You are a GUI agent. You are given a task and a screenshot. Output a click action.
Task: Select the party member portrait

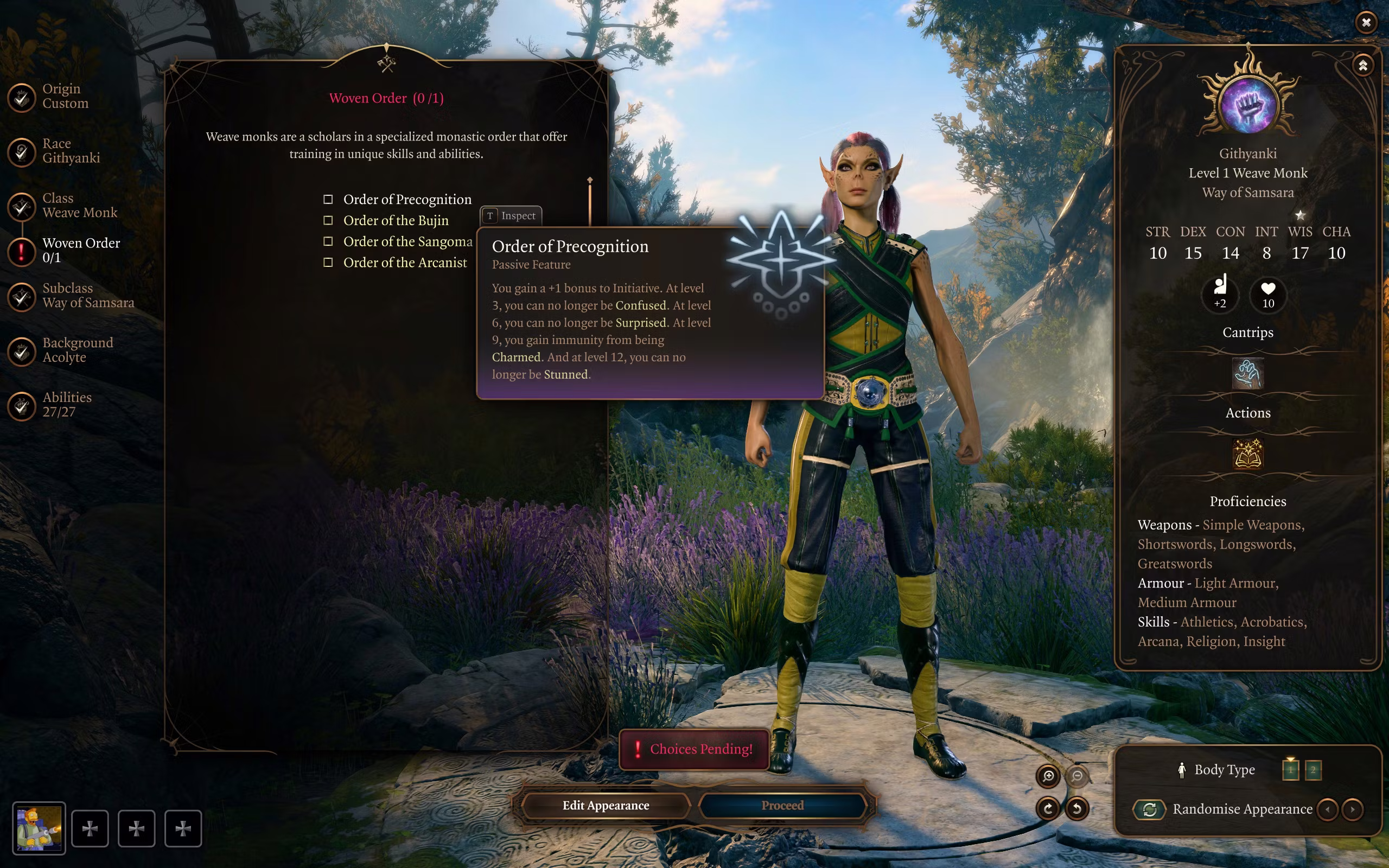point(39,828)
